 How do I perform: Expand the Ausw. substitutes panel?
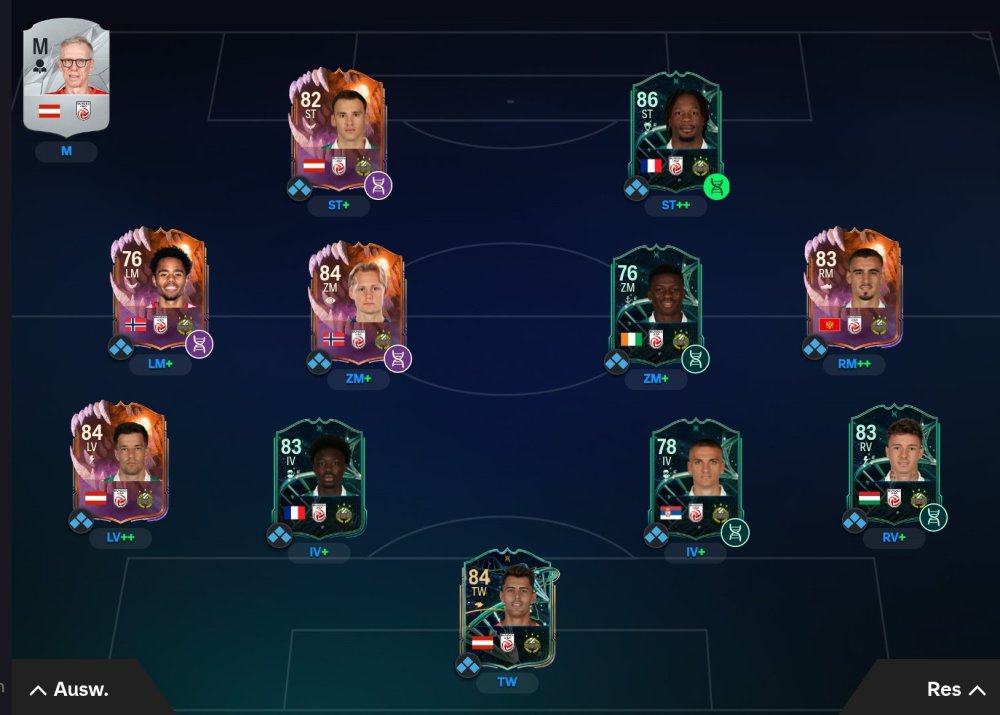click(x=70, y=689)
